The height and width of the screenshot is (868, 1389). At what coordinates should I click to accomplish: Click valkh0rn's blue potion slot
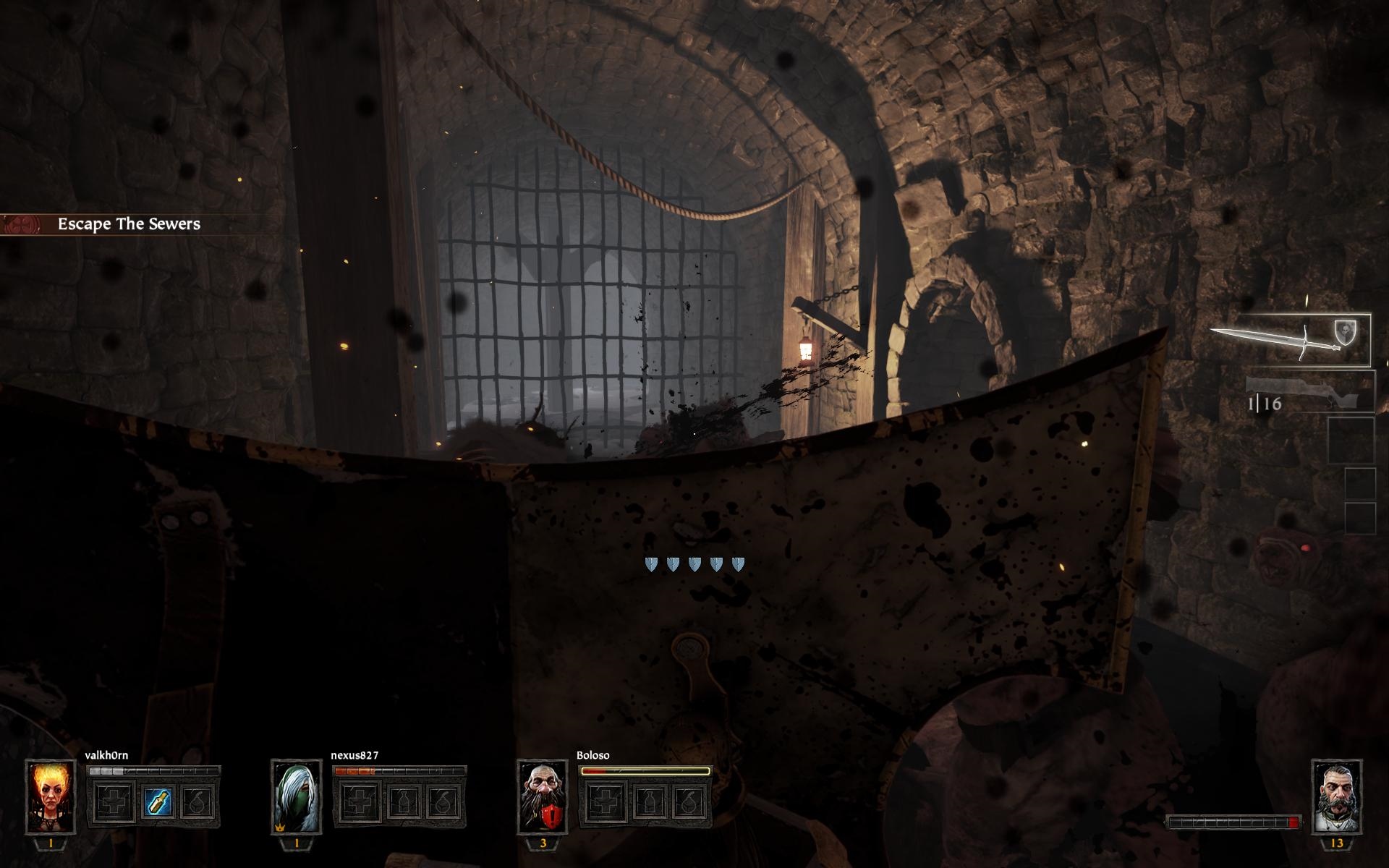coord(157,802)
